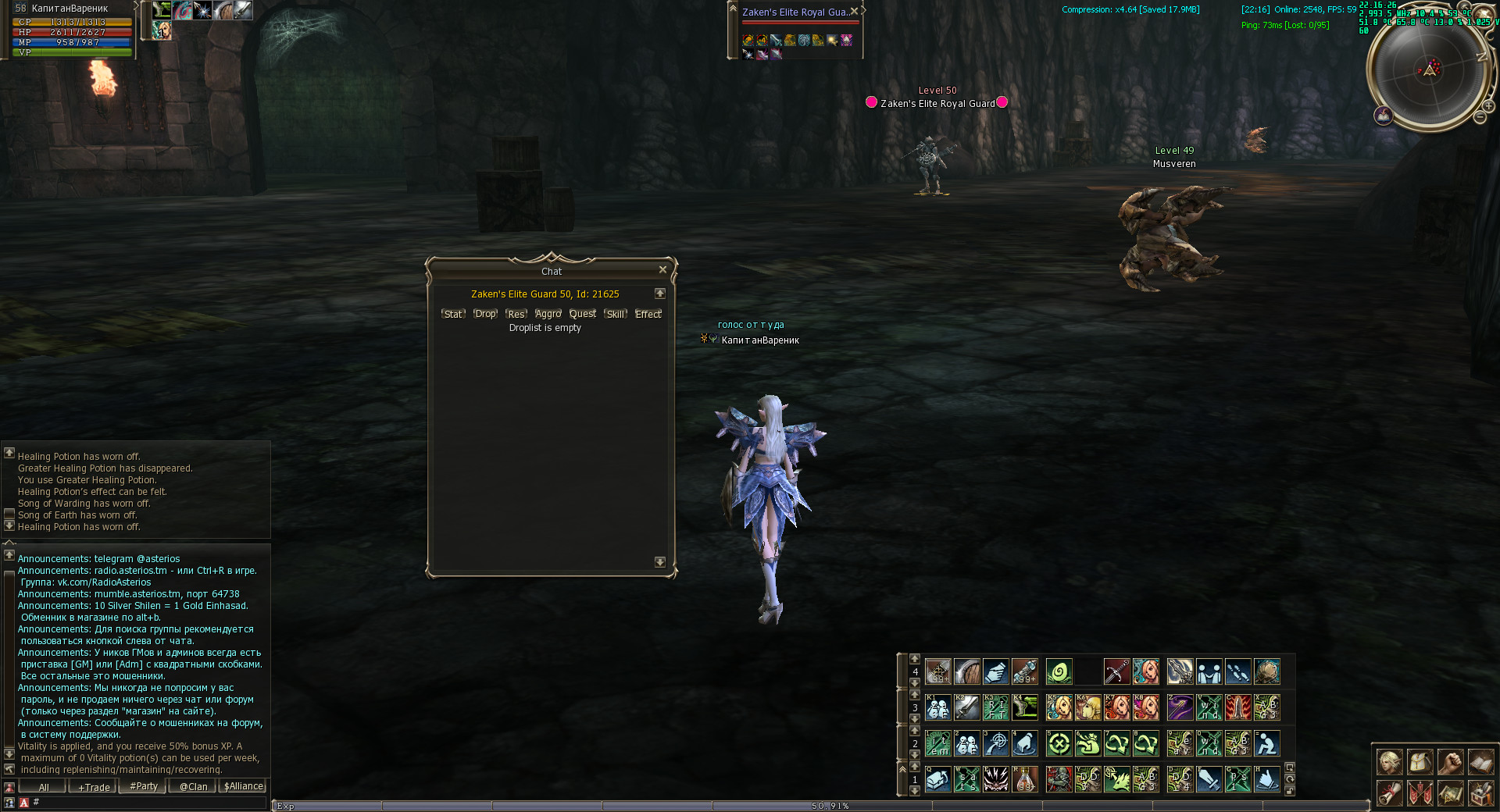Close the Zaken's Elite Royal Guard target window
The width and height of the screenshot is (1500, 812).
point(854,12)
